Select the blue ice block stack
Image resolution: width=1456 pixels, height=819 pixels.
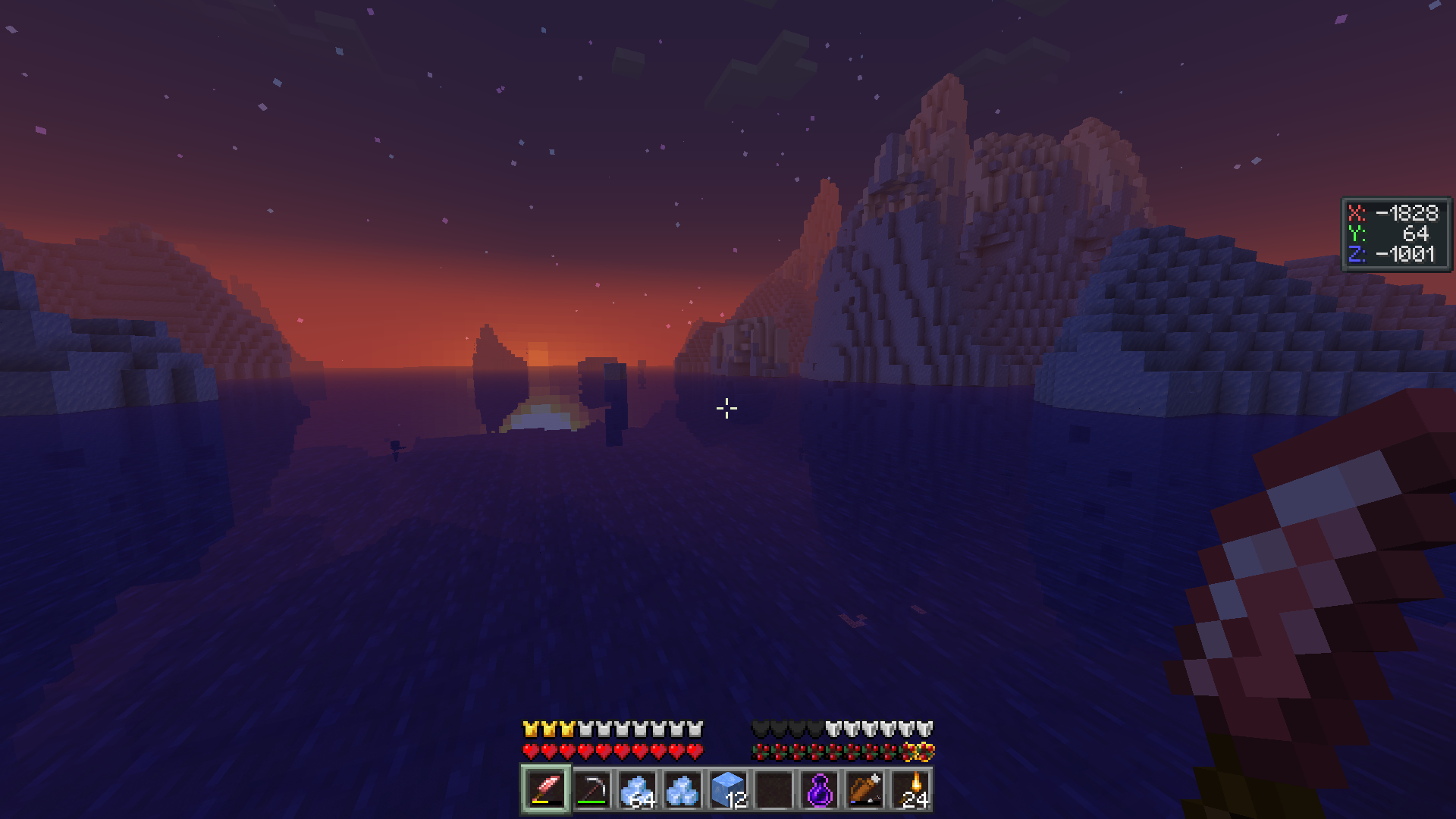click(x=728, y=789)
